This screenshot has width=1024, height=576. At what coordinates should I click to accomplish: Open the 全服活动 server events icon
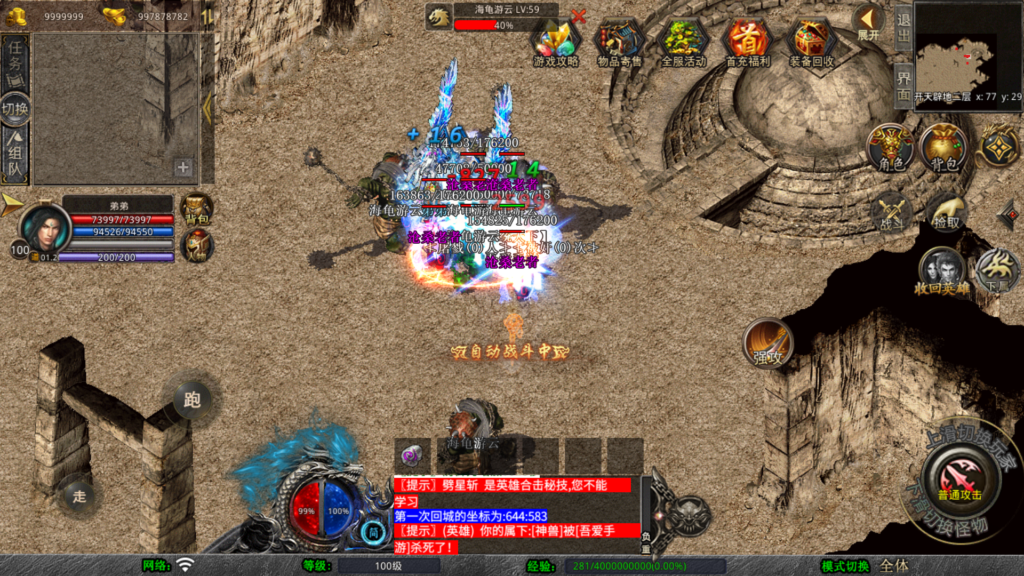[684, 41]
